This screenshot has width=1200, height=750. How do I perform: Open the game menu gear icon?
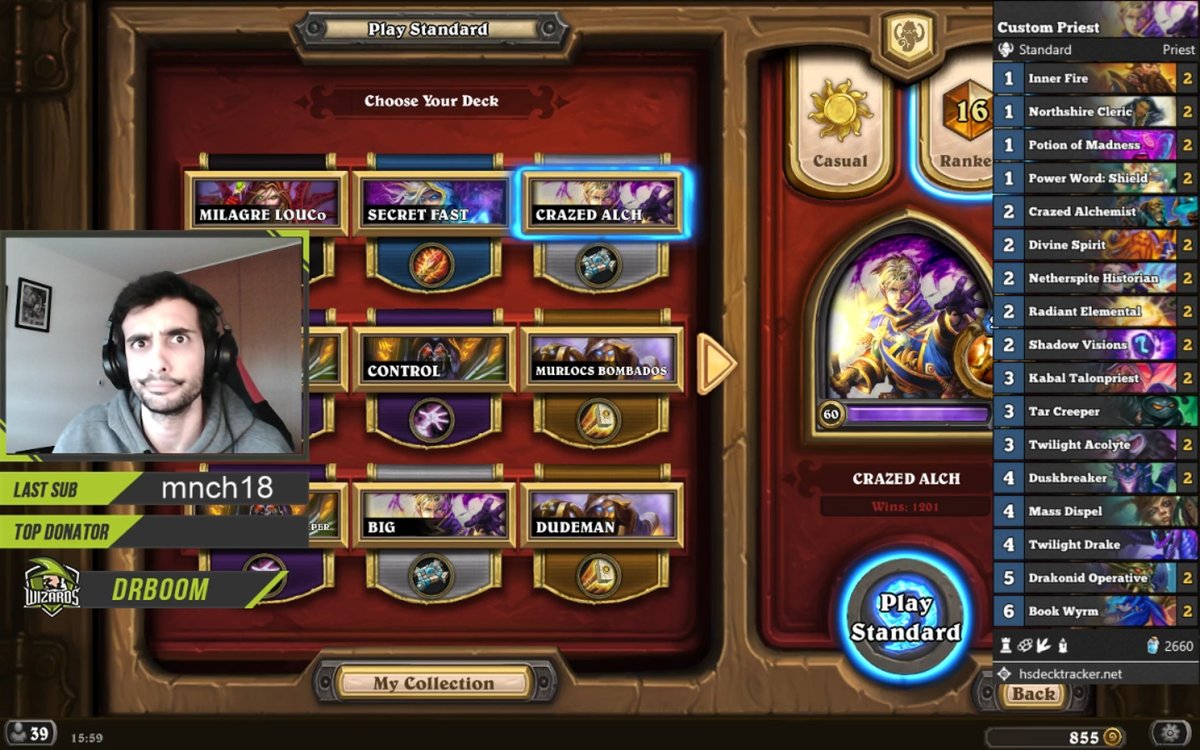pyautogui.click(x=1172, y=734)
